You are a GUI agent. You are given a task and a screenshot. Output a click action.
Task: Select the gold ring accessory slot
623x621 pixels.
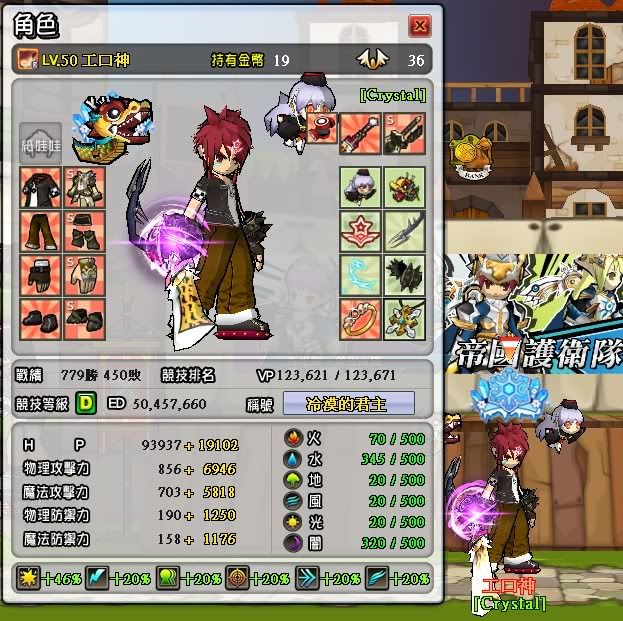pyautogui.click(x=361, y=317)
